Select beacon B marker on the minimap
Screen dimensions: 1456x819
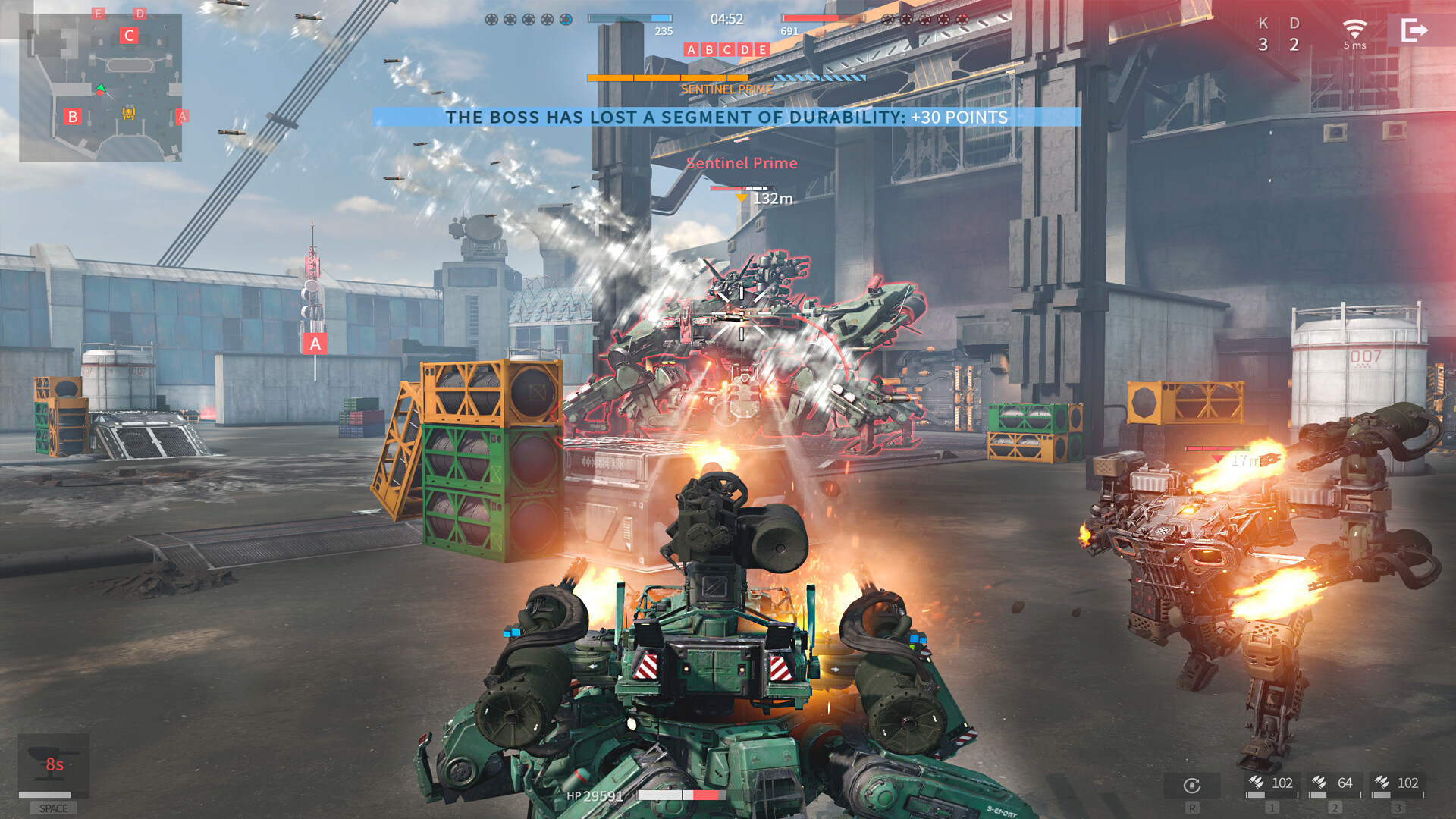pos(73,117)
